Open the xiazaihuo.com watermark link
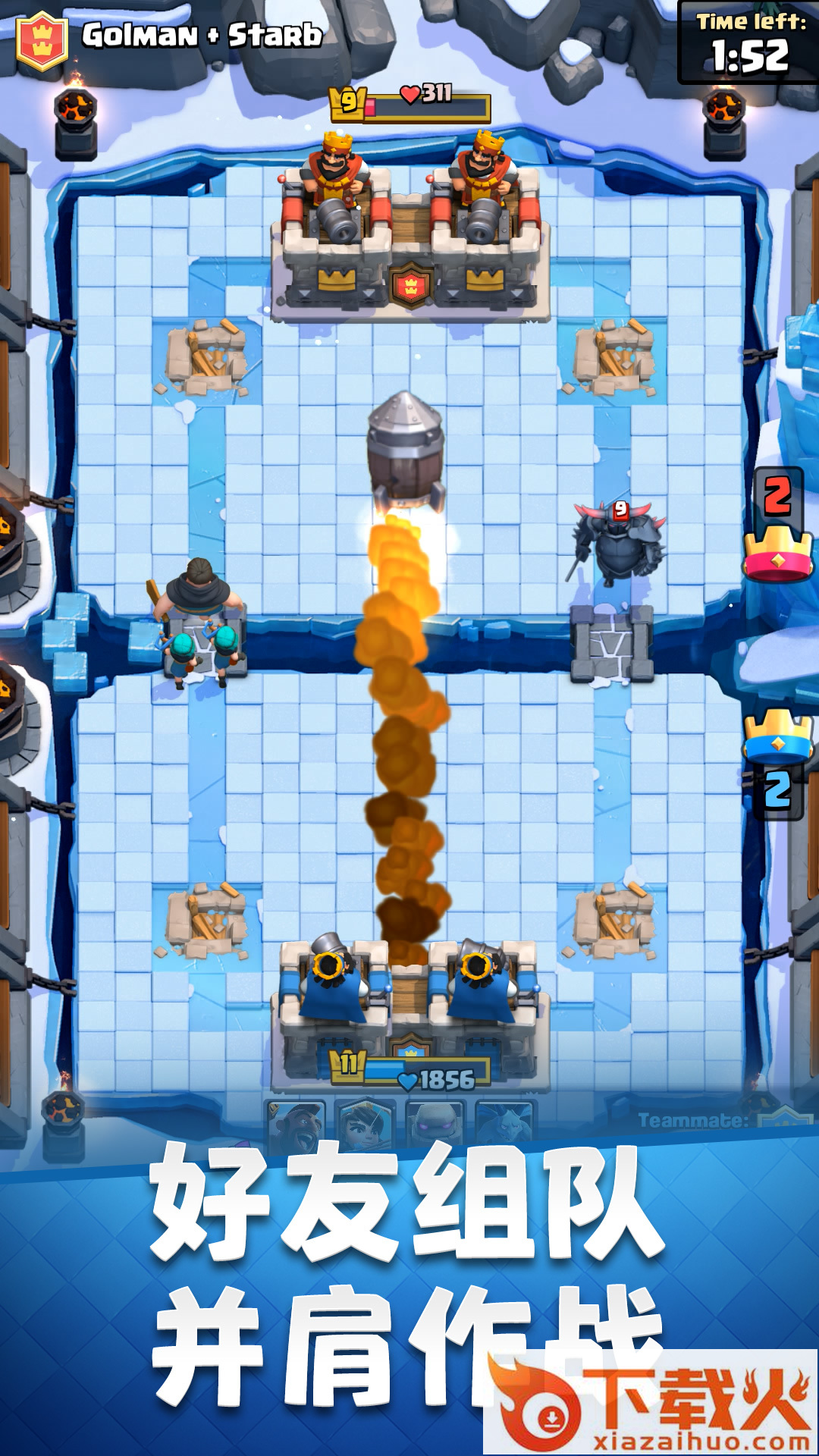 coord(652,1404)
